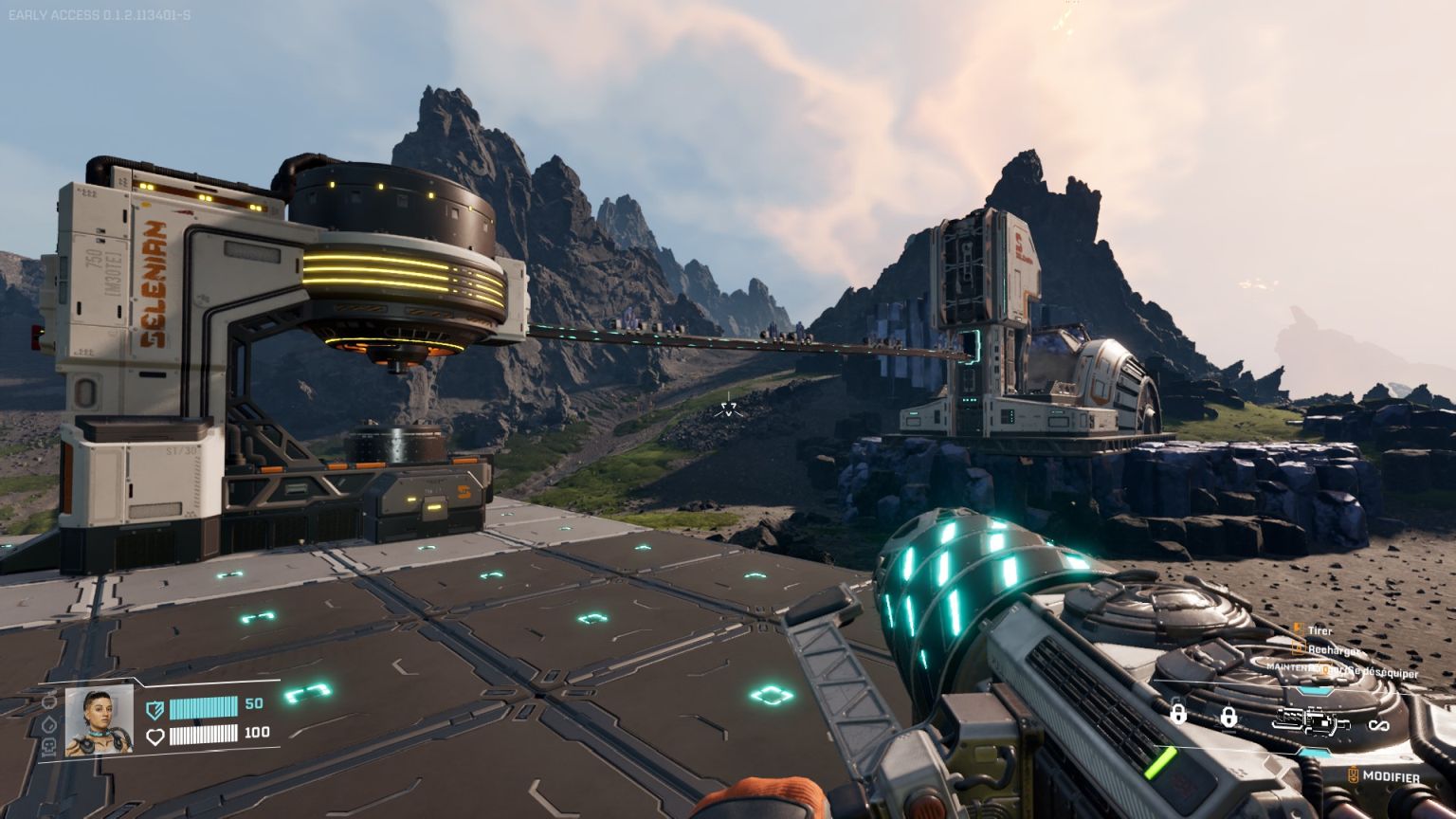
Task: Click the water droplet status icon
Action: click(x=50, y=724)
